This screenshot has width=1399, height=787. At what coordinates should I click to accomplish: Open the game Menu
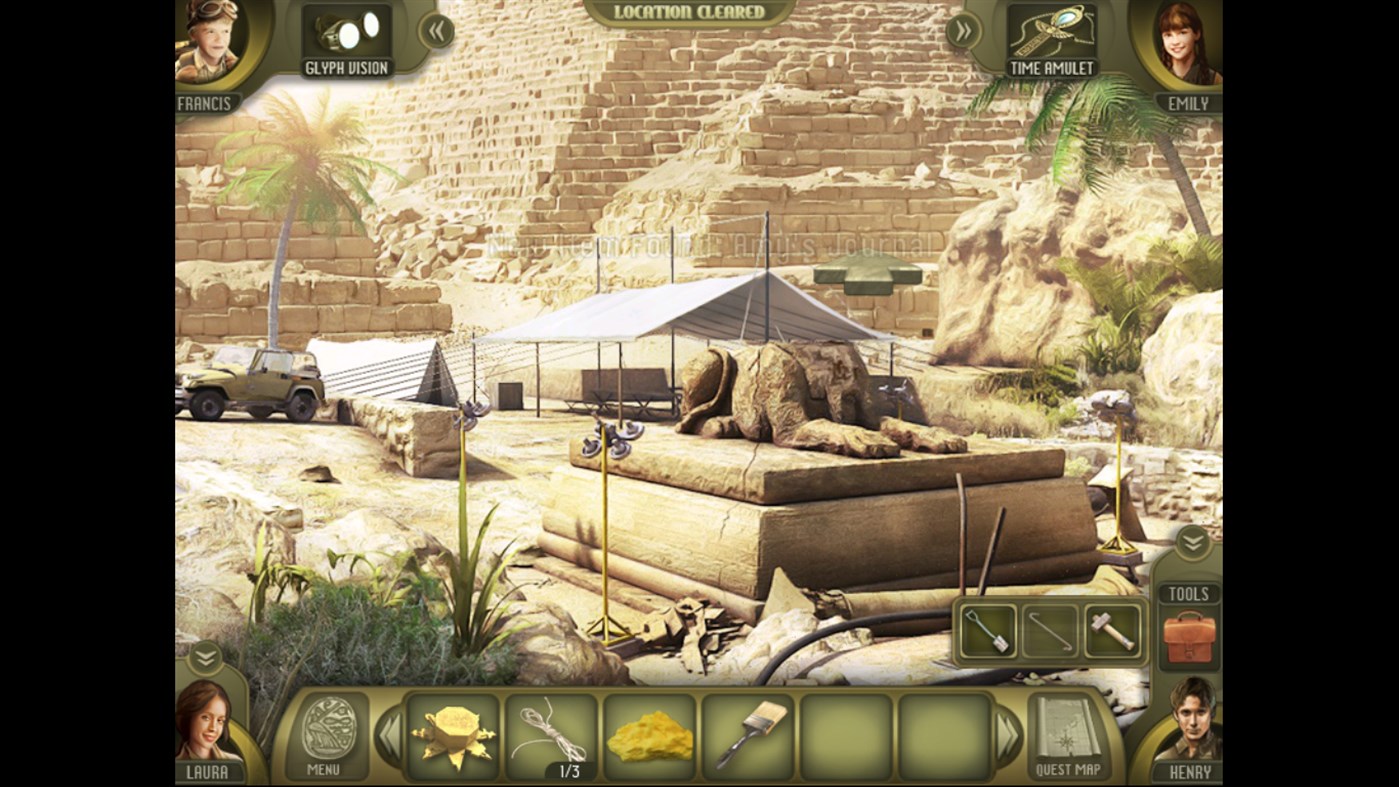[328, 737]
